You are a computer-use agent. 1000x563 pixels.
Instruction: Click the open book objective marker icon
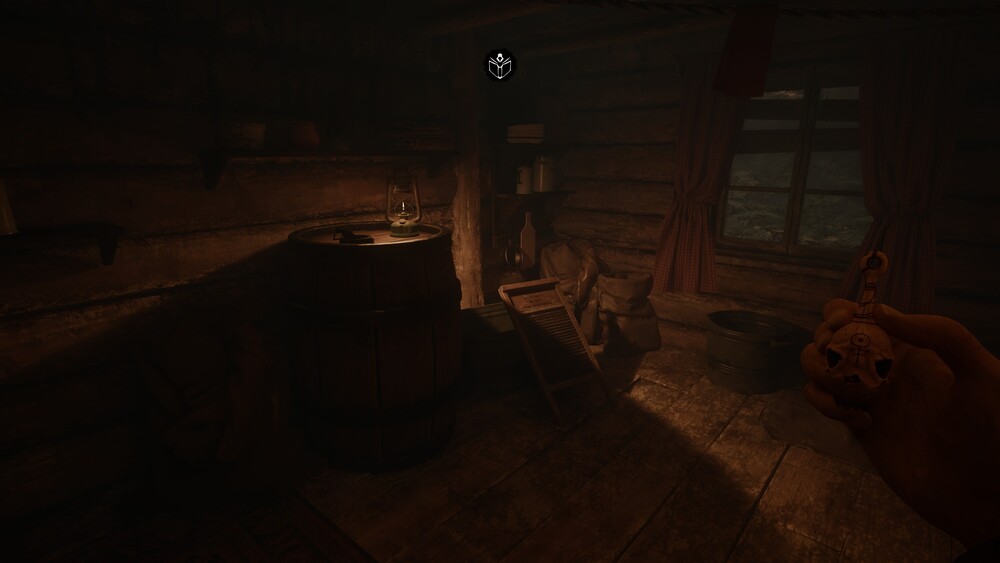click(x=499, y=66)
